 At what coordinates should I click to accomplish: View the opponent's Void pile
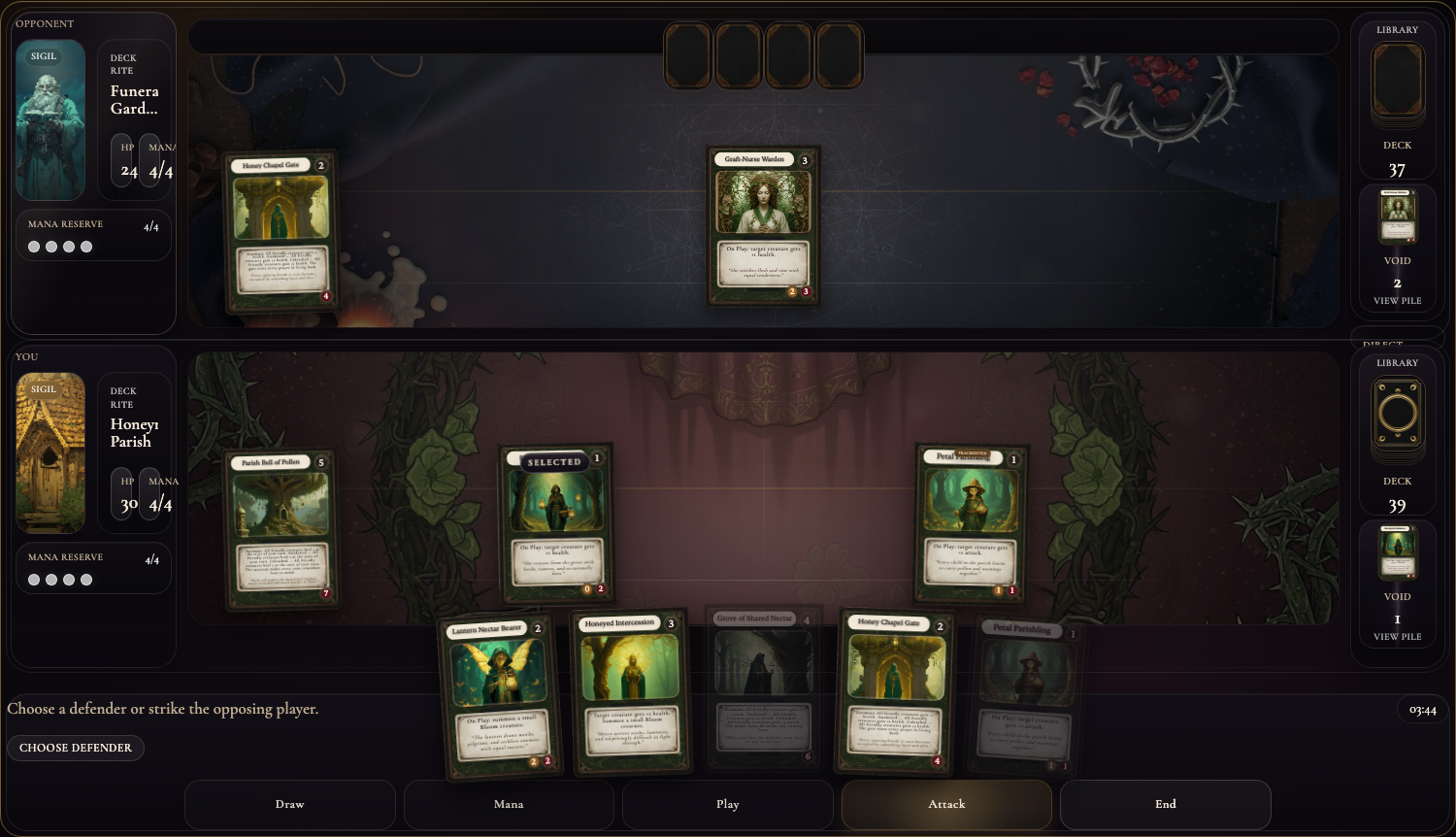click(1397, 301)
